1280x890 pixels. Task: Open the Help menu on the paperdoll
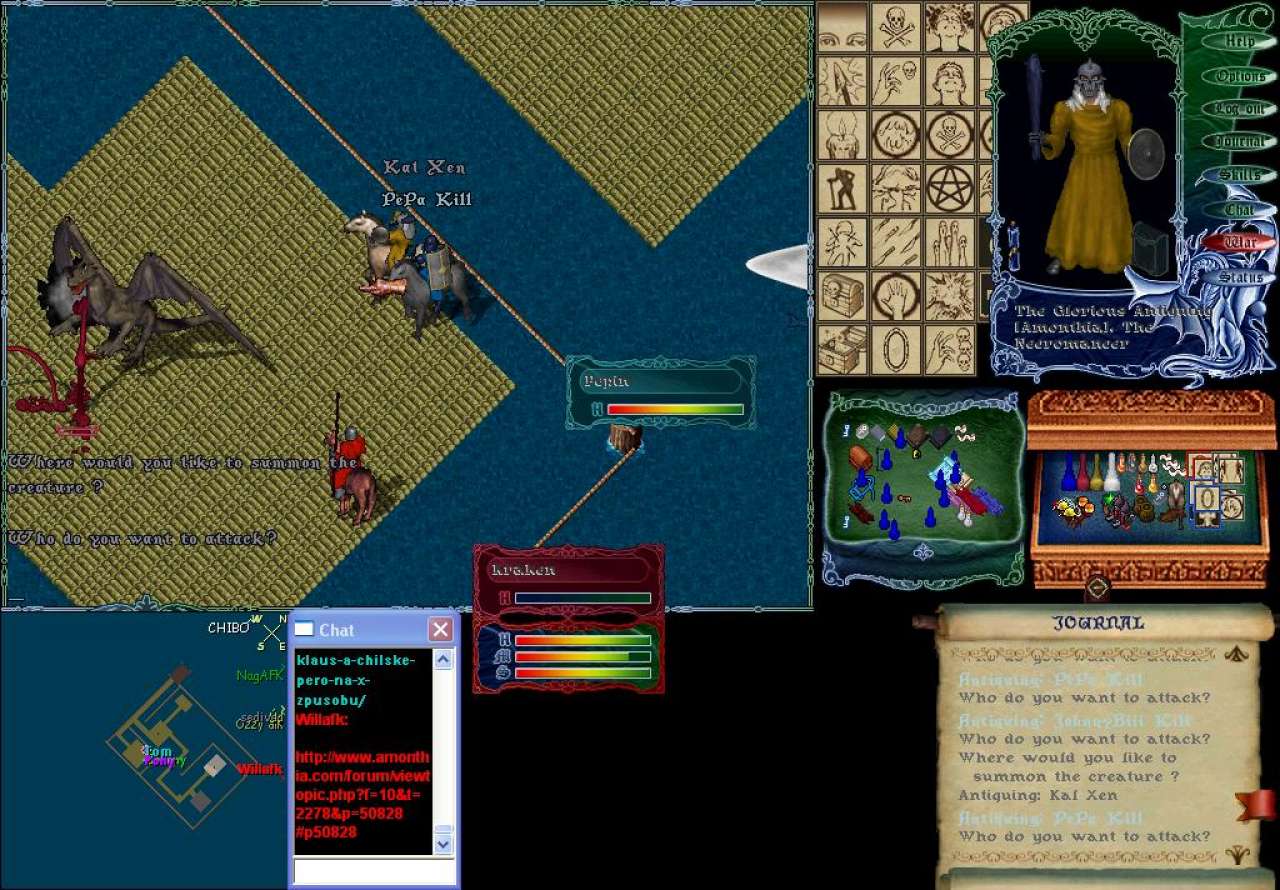point(1239,42)
